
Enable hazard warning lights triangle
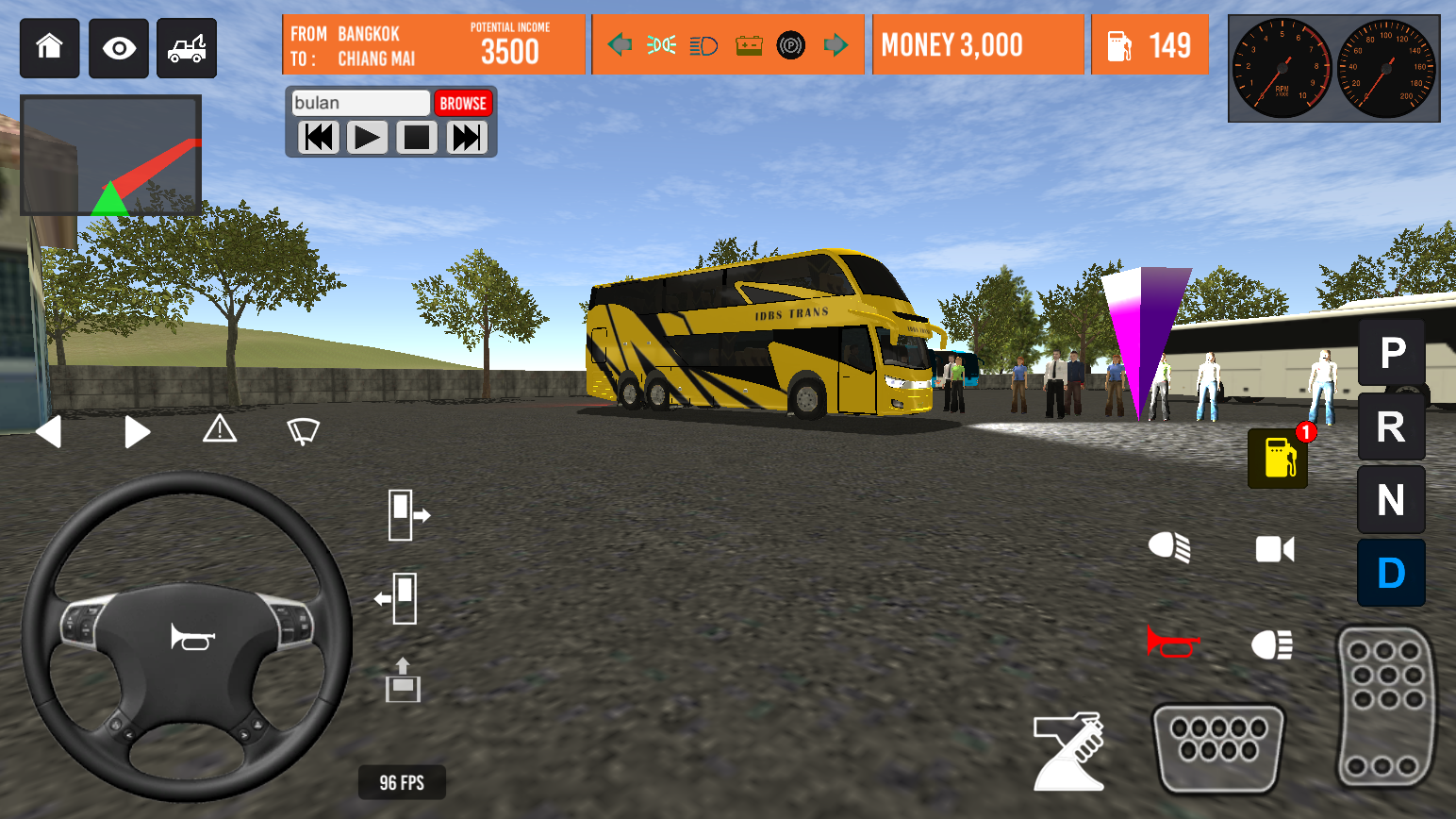tap(220, 430)
